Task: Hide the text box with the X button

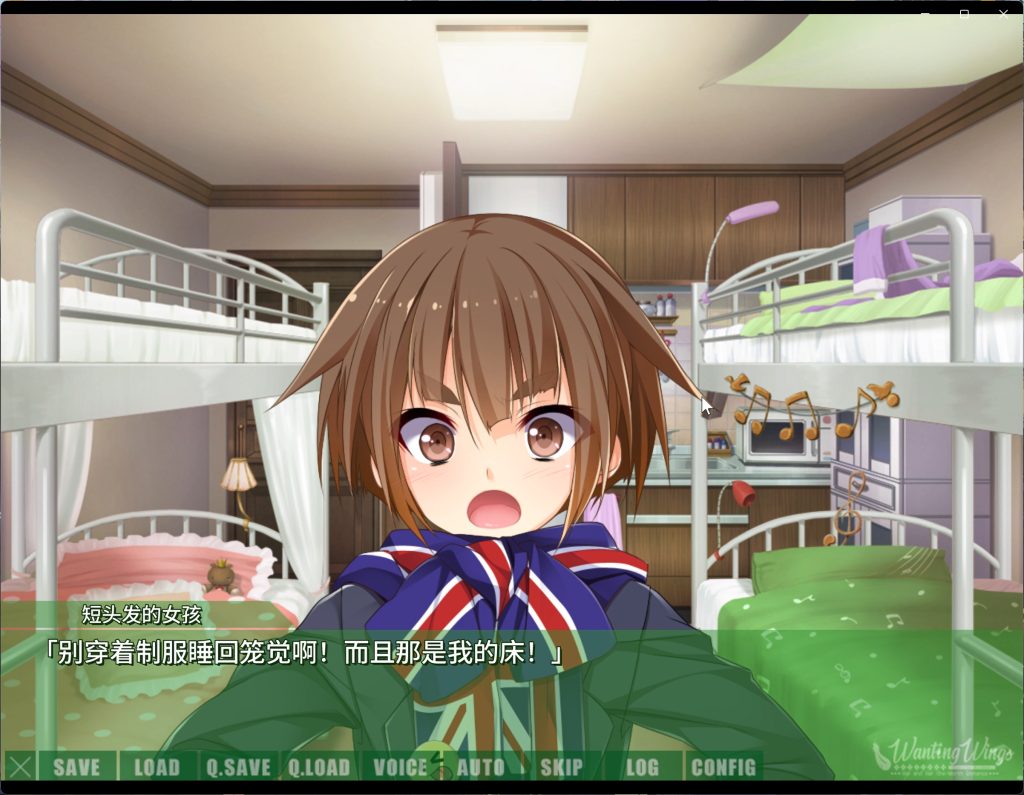Action: coord(20,767)
